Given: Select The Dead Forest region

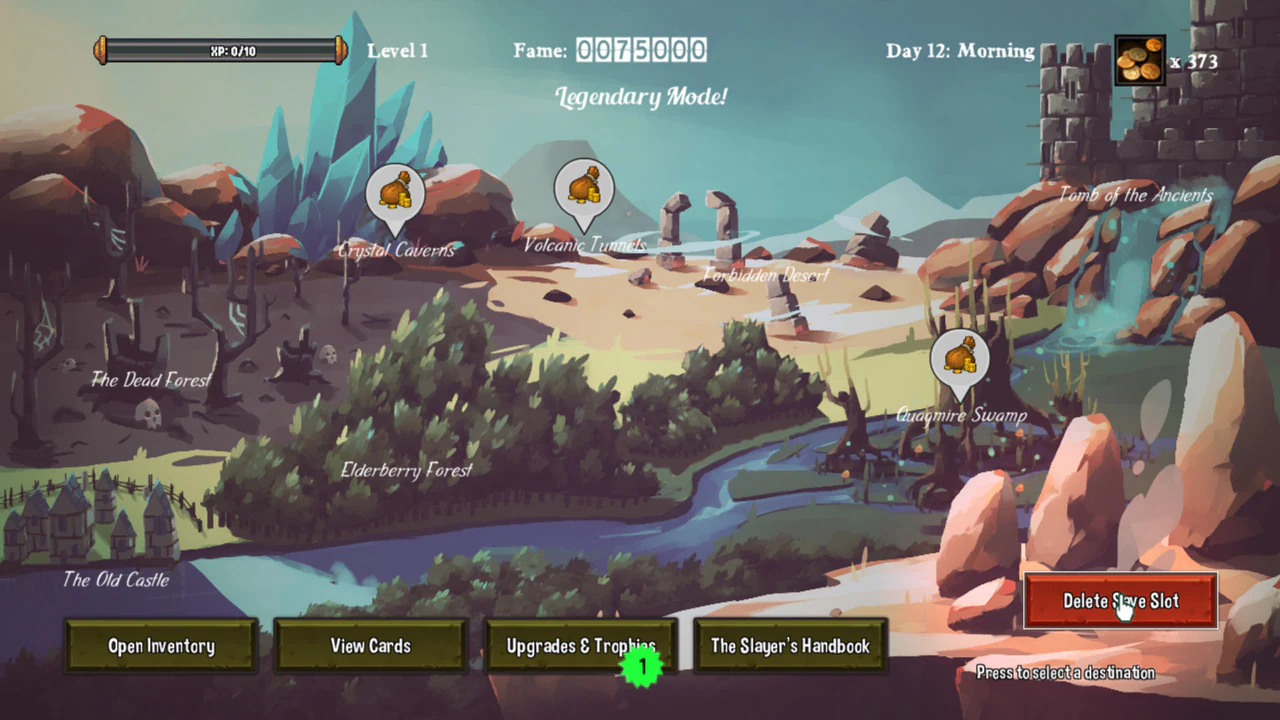Looking at the screenshot, I should (x=150, y=380).
